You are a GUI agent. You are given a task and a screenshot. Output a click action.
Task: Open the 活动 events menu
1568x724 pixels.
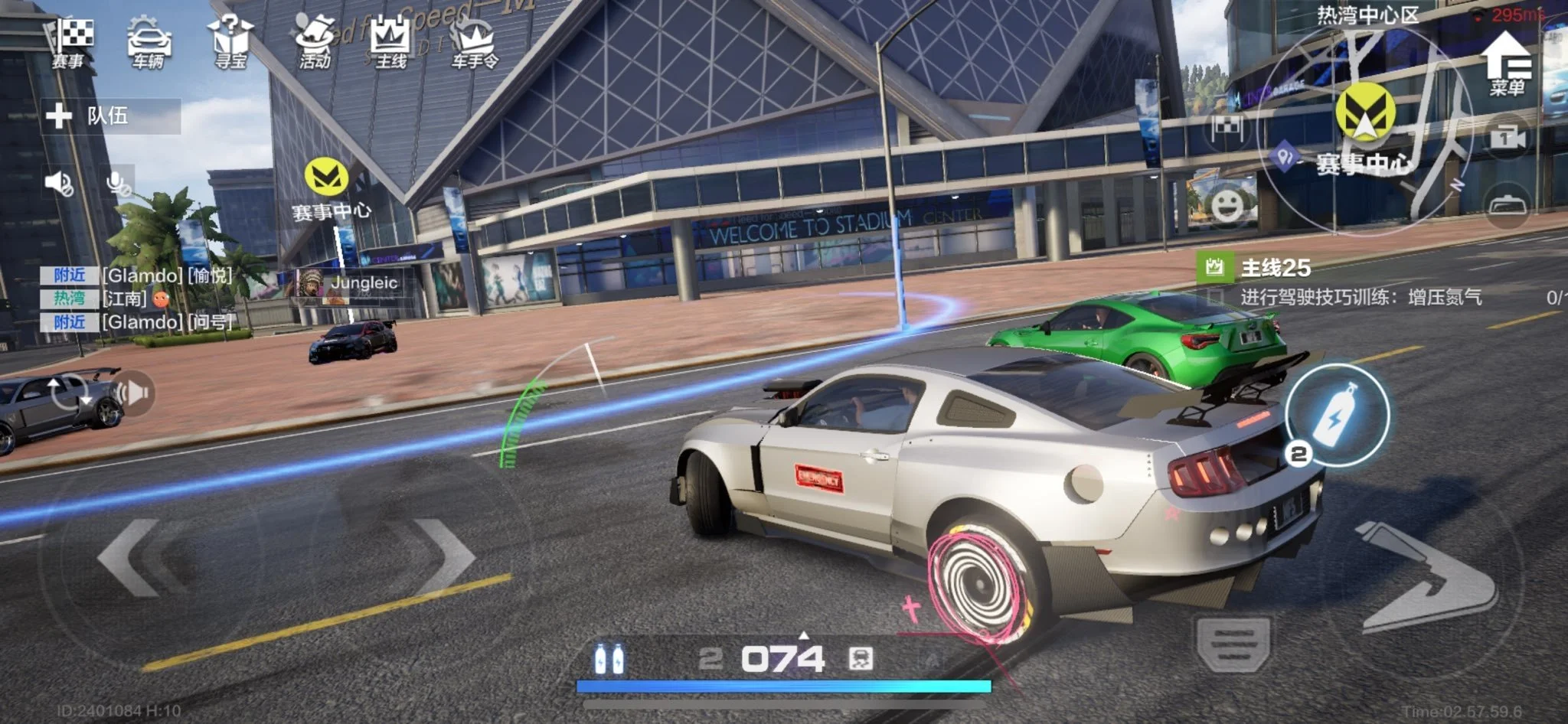pyautogui.click(x=314, y=42)
